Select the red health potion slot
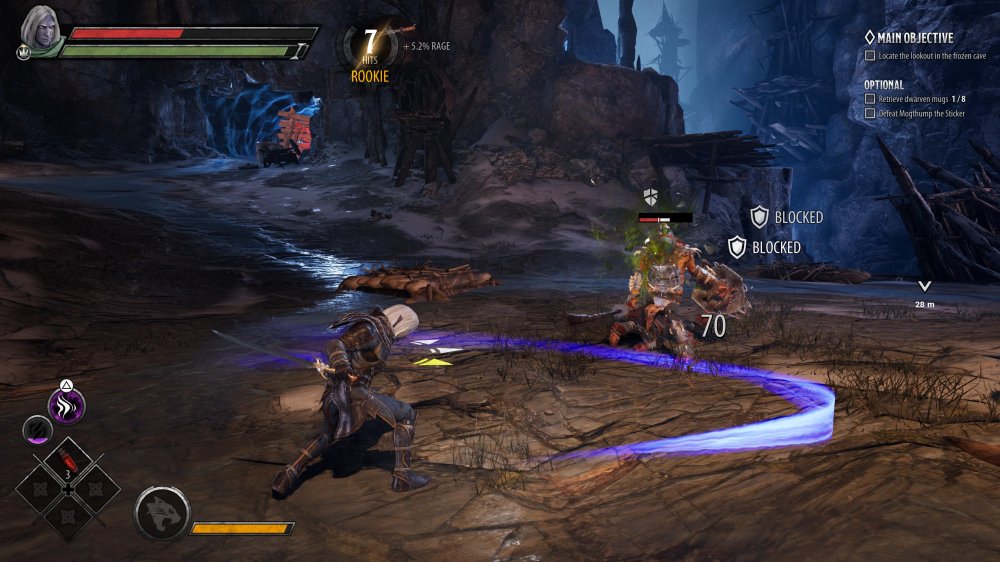Viewport: 1000px width, 562px height. point(68,461)
